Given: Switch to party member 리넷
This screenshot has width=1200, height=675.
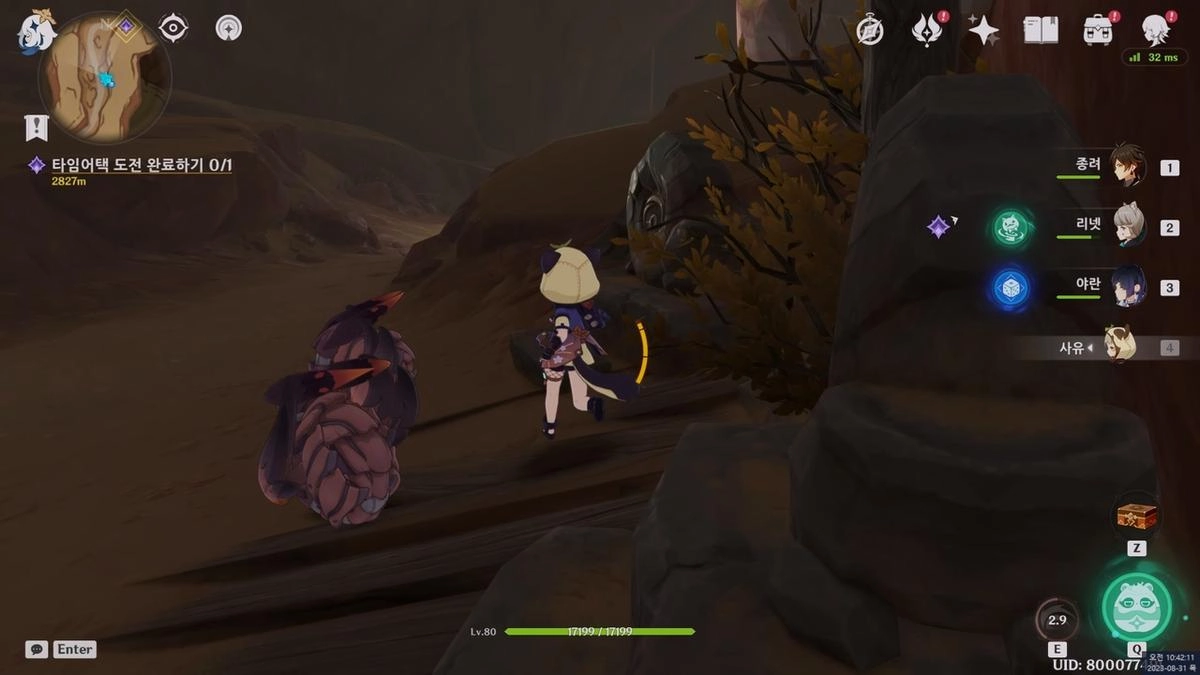Looking at the screenshot, I should pos(1128,227).
